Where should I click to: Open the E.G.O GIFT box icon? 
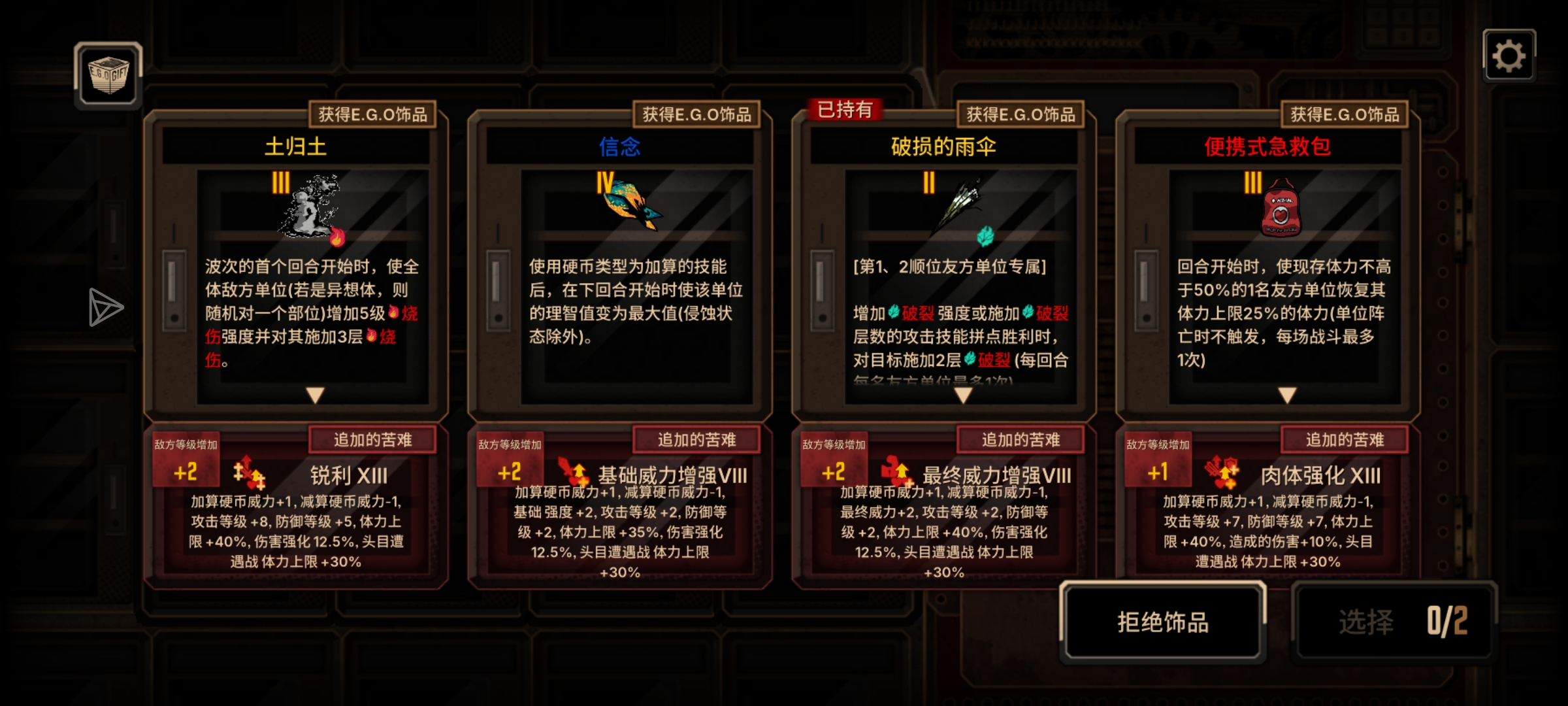[x=108, y=75]
